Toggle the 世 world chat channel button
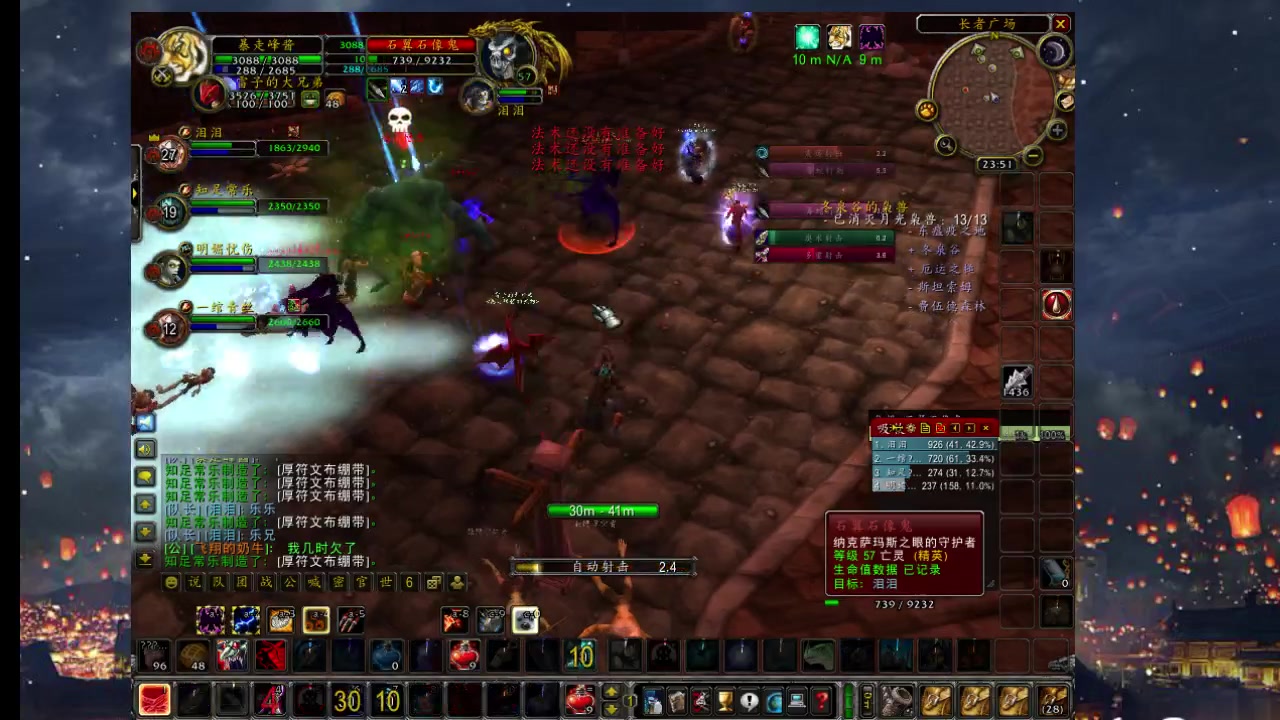The width and height of the screenshot is (1280, 720). pos(386,582)
